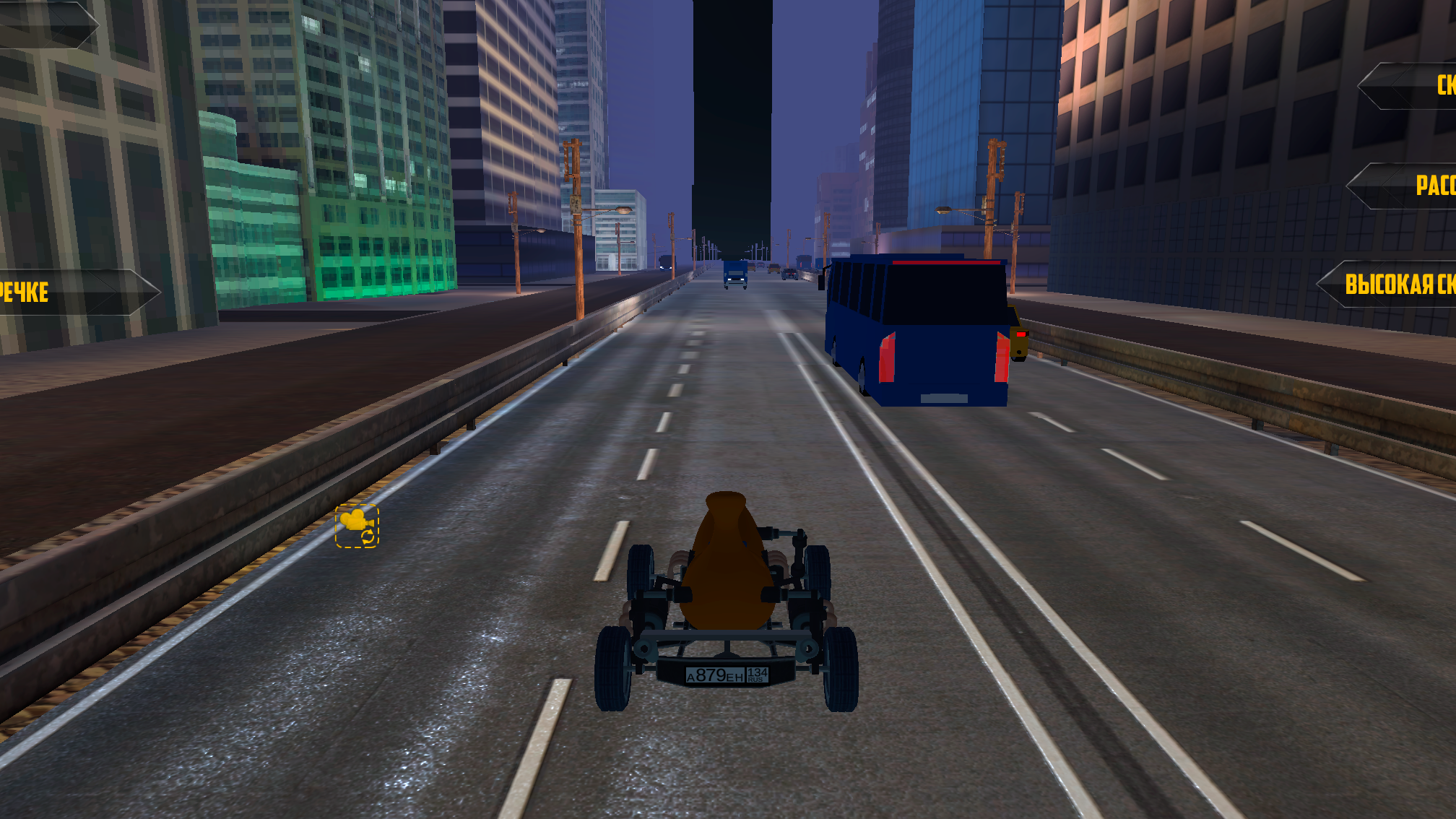Expand the partially hidden banner at top right
This screenshot has width=1456, height=819.
pyautogui.click(x=1416, y=87)
